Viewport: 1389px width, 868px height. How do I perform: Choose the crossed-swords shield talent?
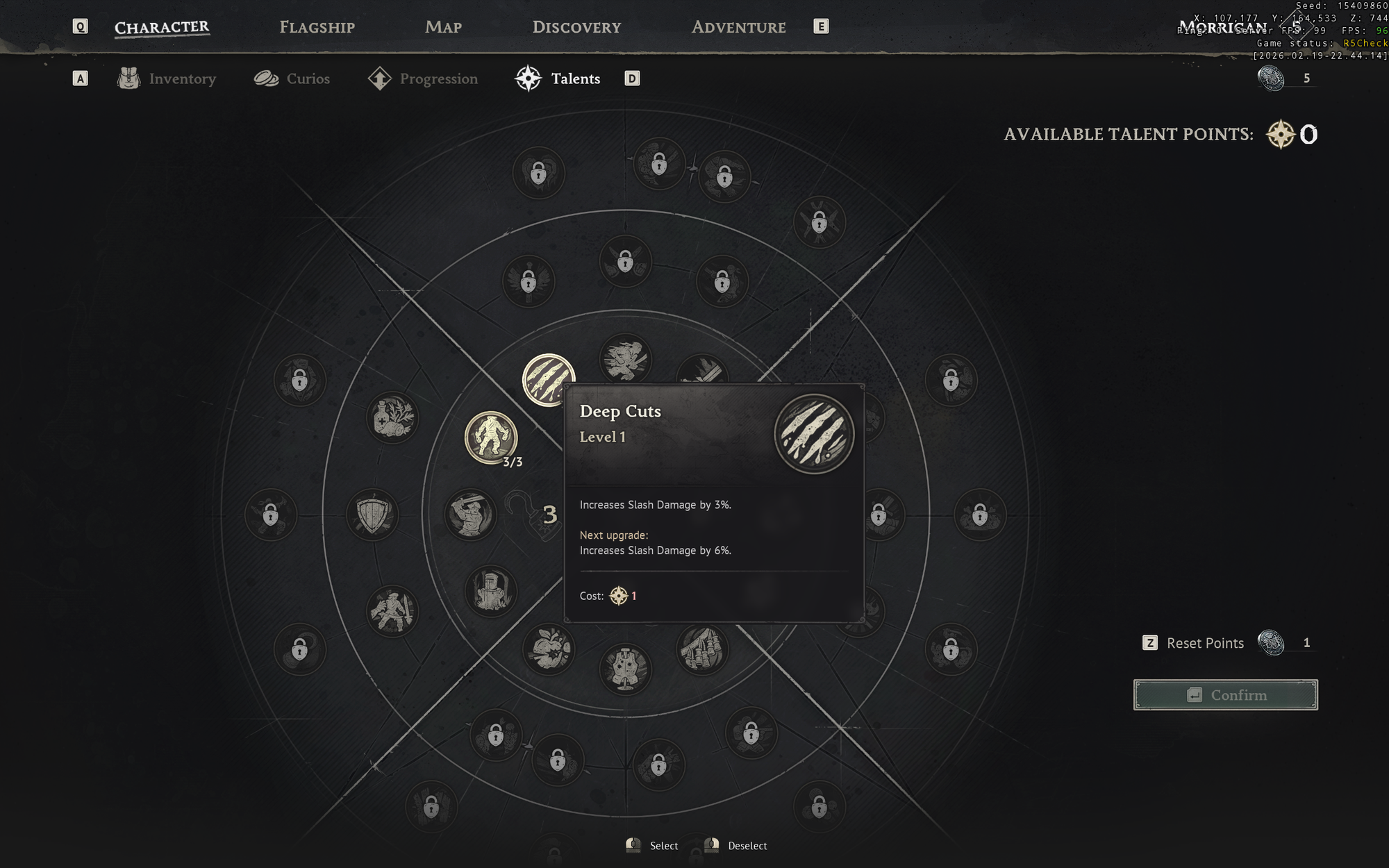point(373,515)
